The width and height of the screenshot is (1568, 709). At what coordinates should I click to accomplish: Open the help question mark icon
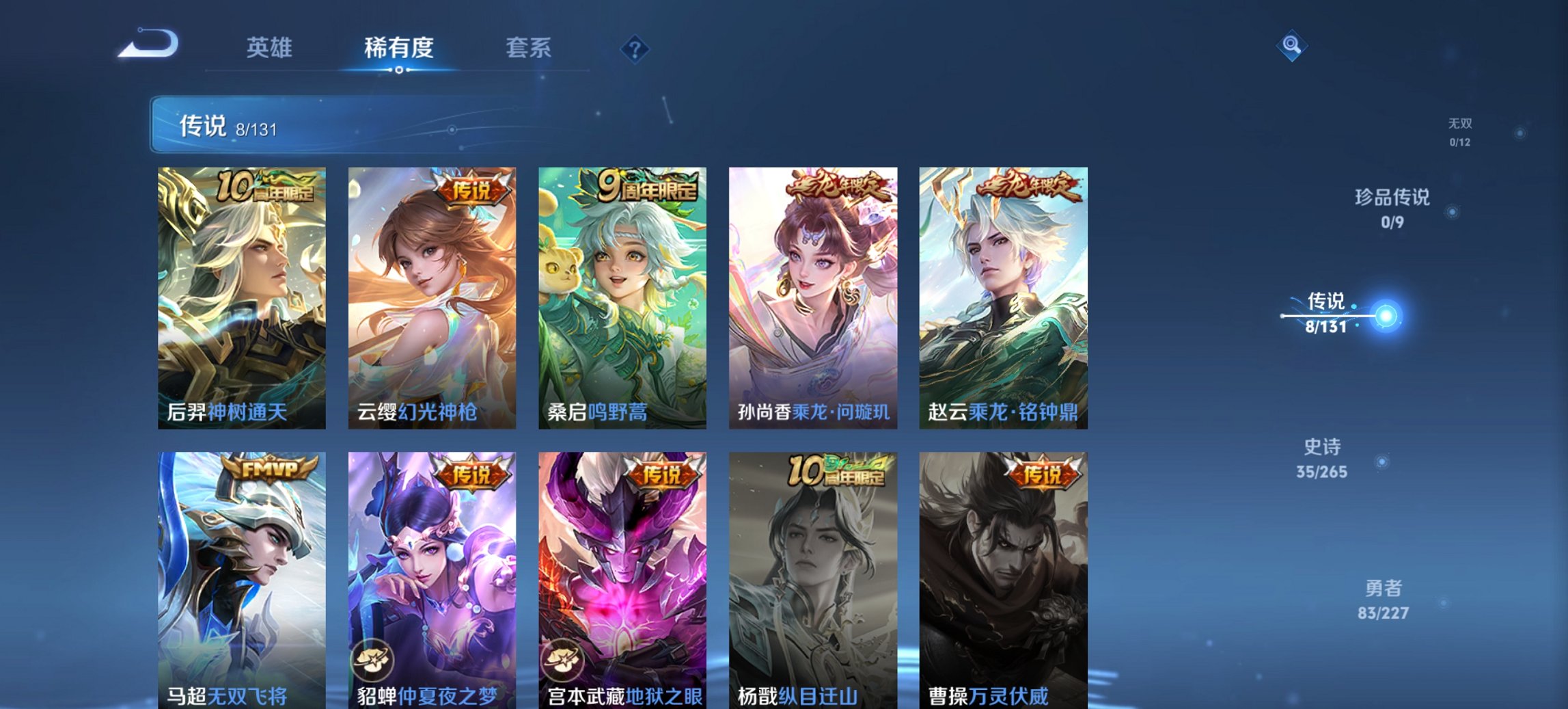[x=633, y=47]
